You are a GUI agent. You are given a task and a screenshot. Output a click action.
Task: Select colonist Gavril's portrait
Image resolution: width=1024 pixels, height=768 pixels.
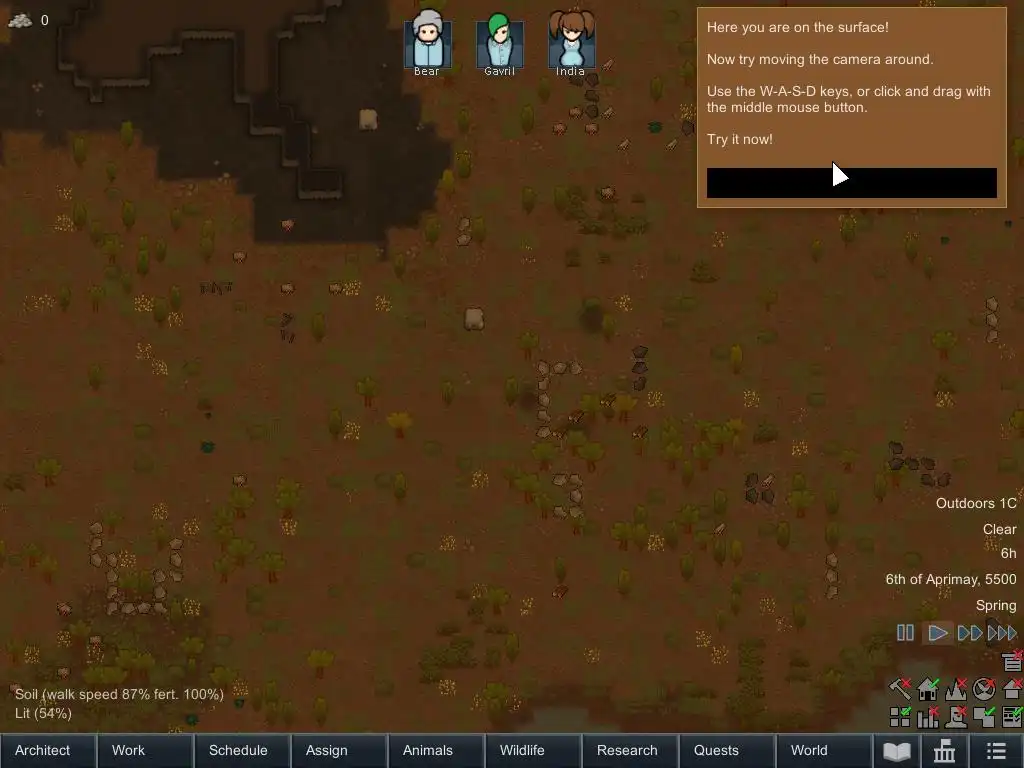(499, 42)
